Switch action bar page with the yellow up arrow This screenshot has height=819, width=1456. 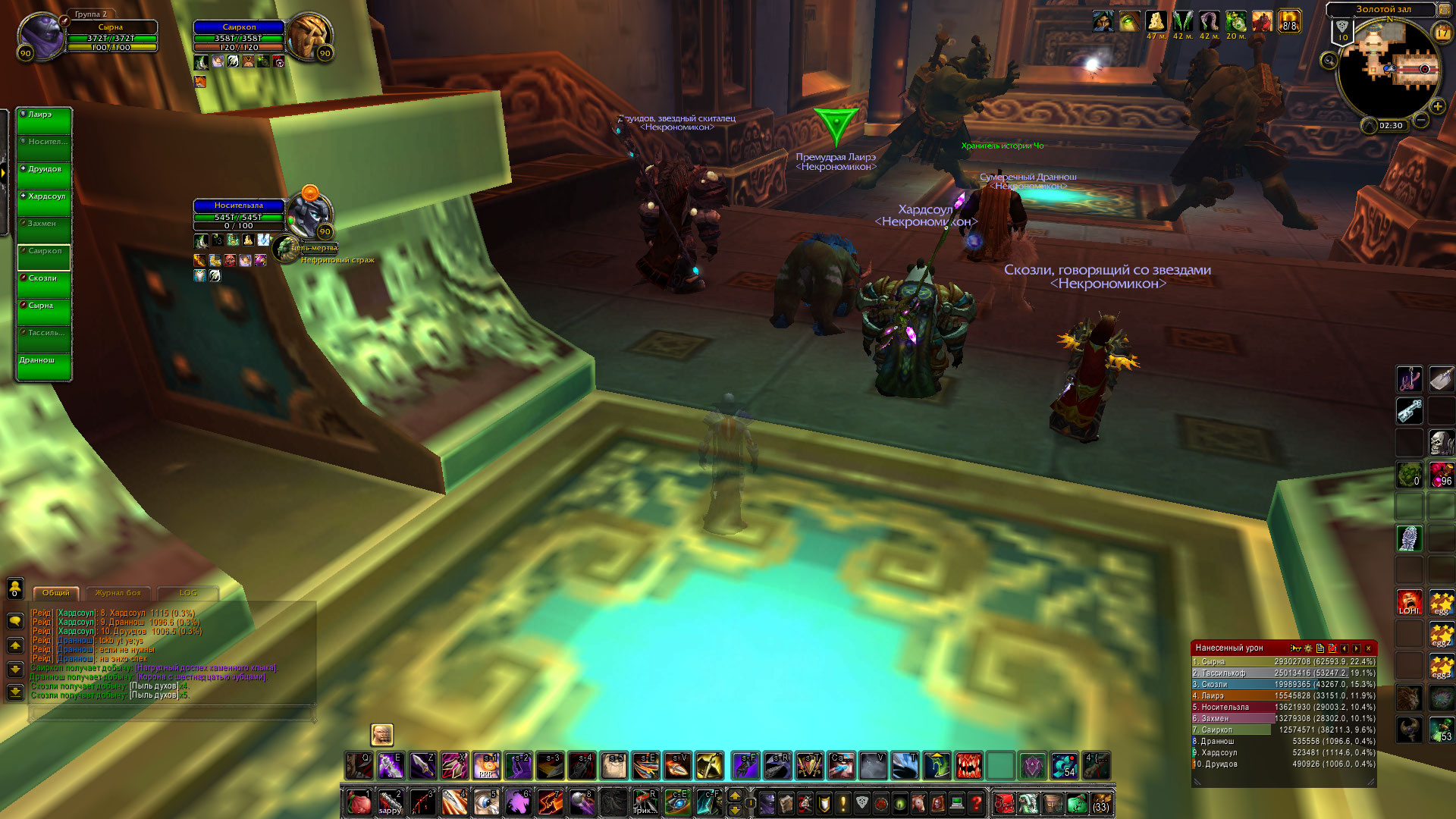(735, 795)
